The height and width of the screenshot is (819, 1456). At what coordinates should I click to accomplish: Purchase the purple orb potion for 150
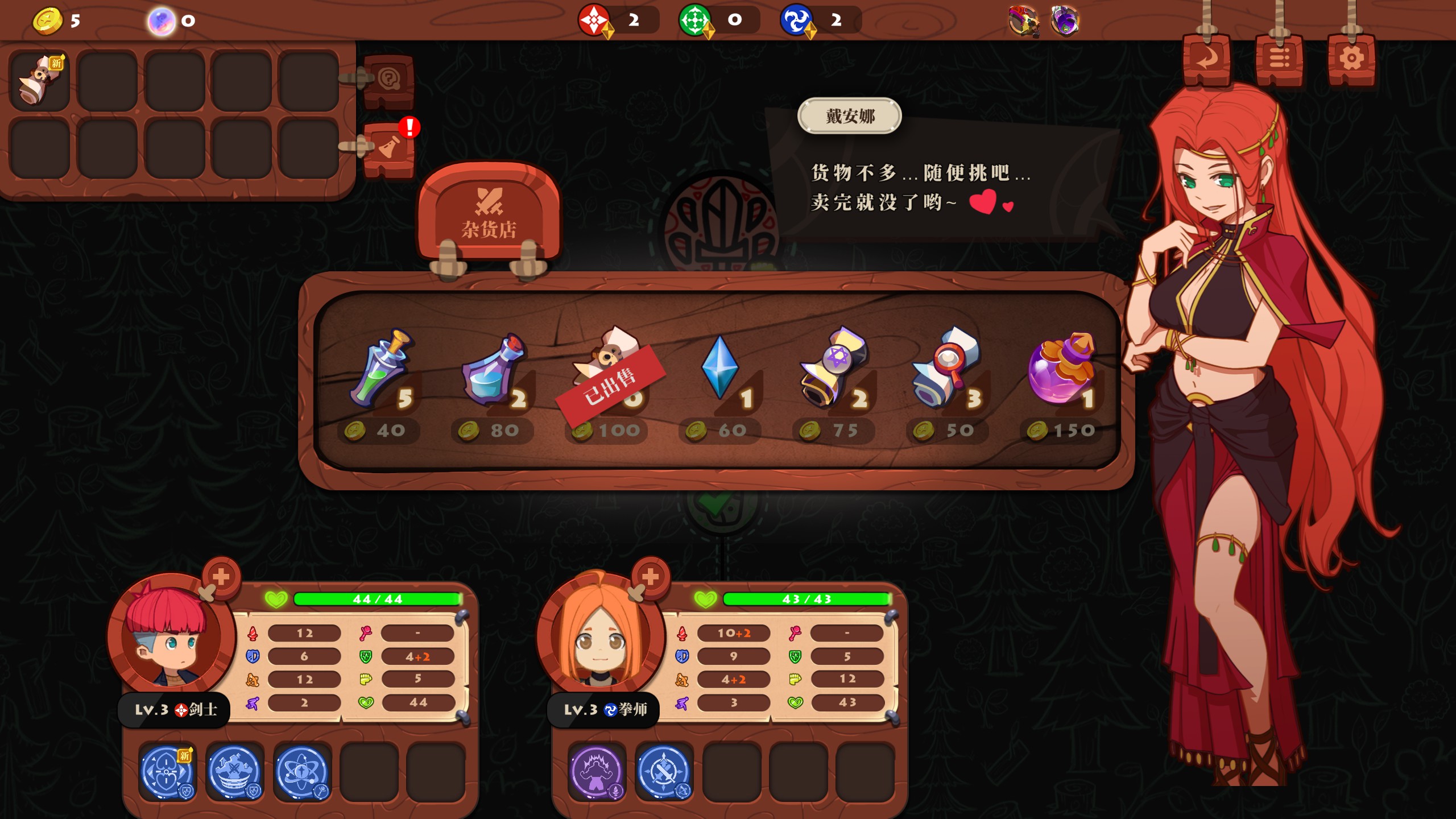(x=1061, y=370)
